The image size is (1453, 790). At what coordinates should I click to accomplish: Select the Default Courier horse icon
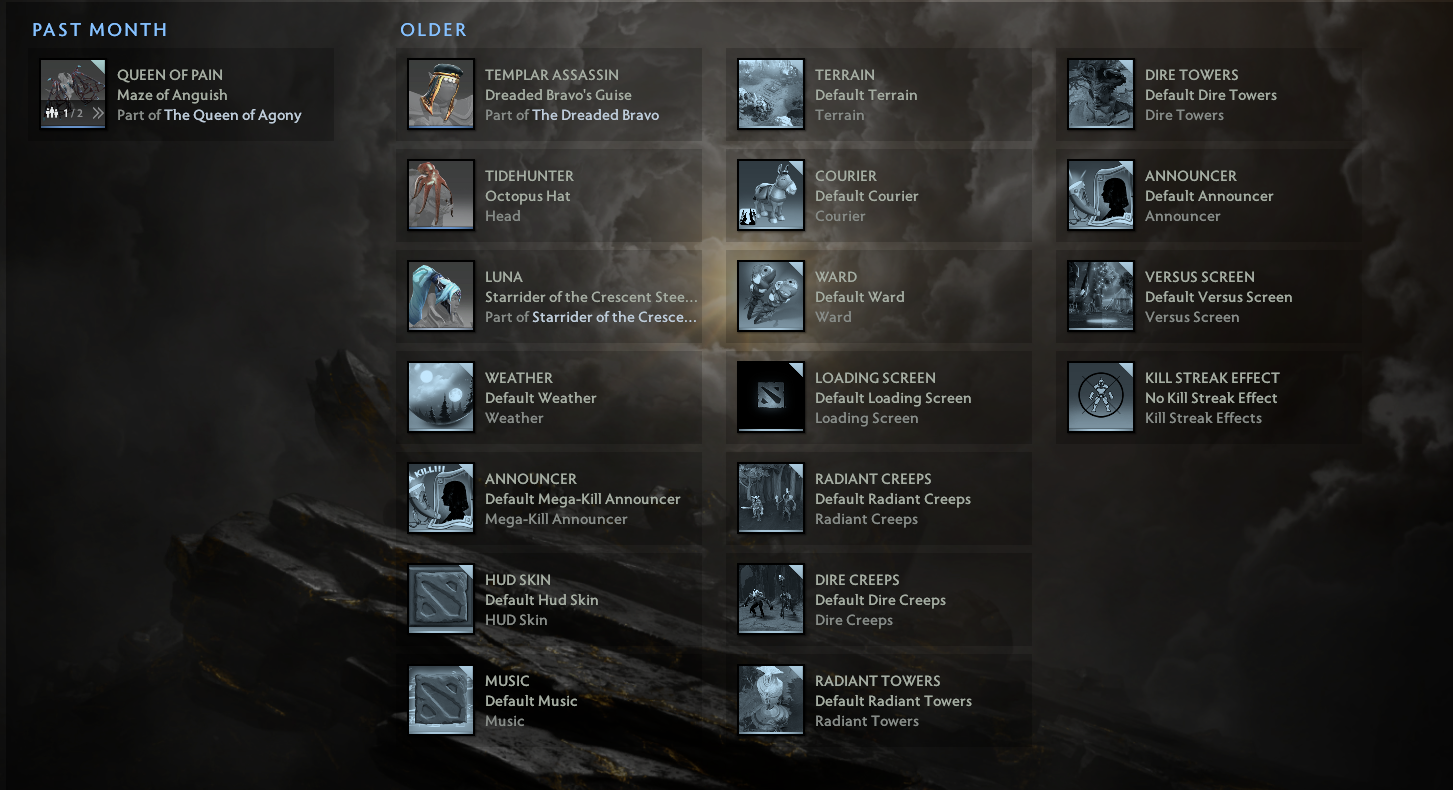(x=770, y=196)
